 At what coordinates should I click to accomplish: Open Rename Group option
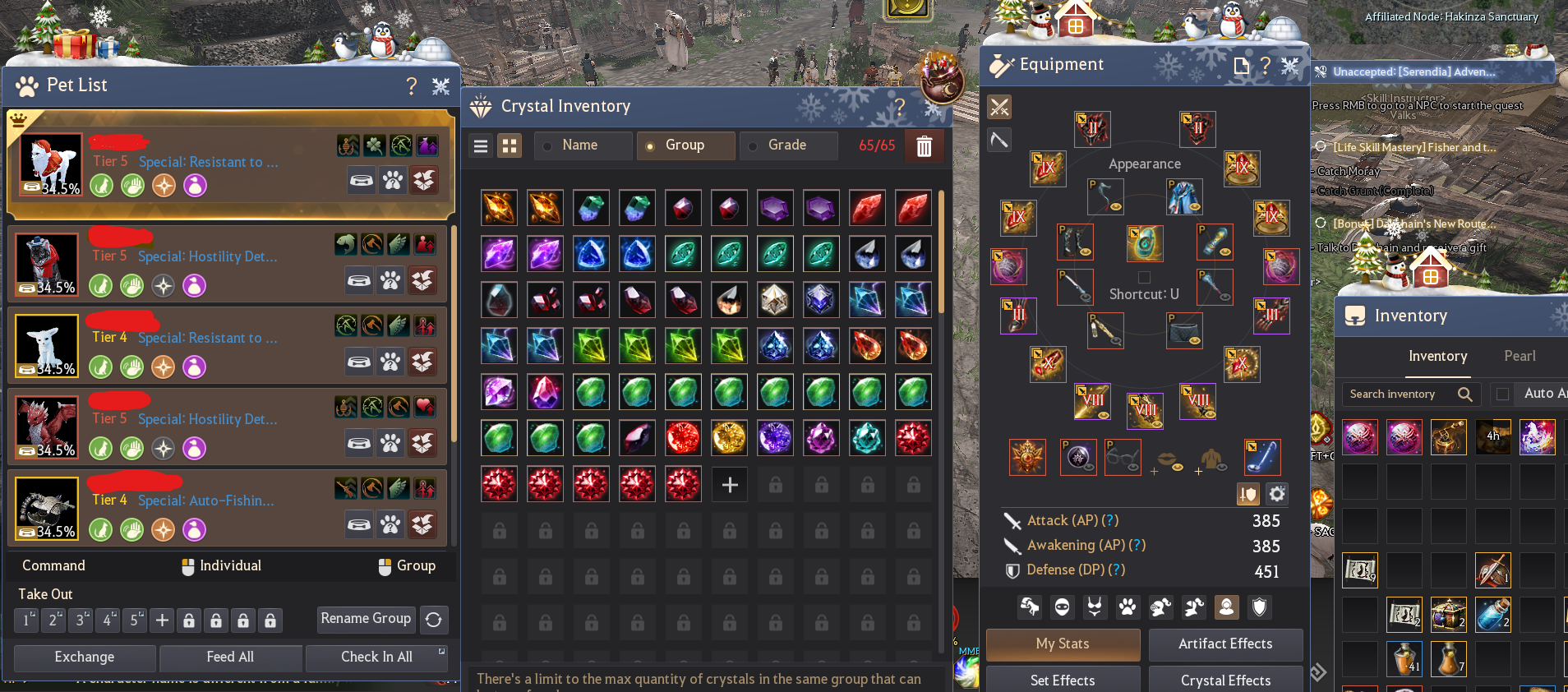pyautogui.click(x=366, y=619)
